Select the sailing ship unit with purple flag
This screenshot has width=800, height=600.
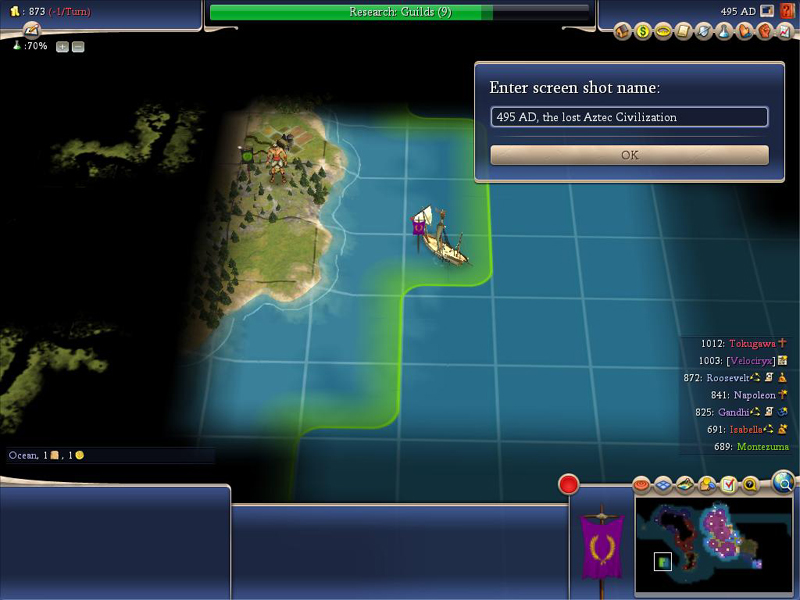(441, 238)
